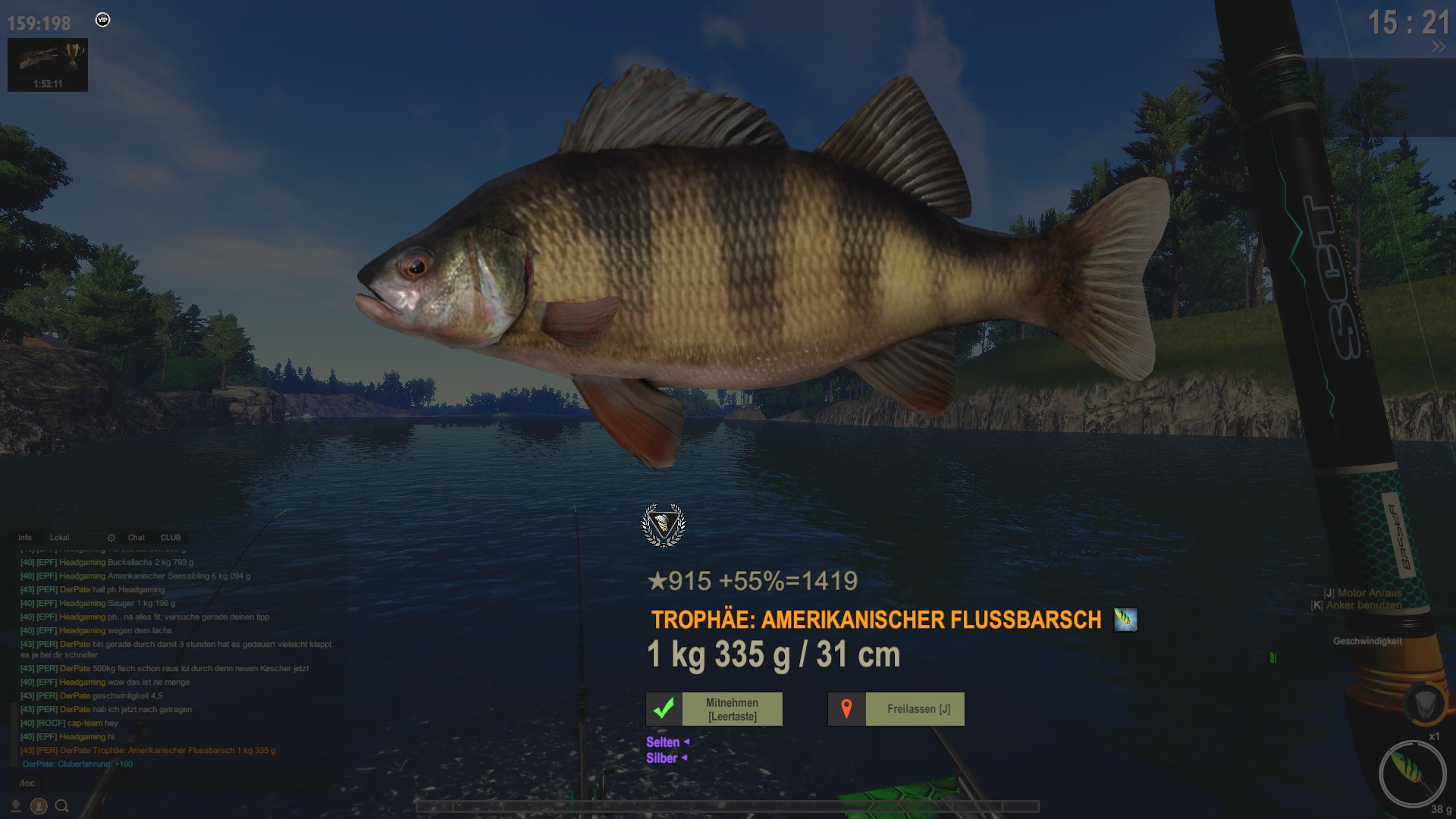
Task: Click the lure icon beside the fish name
Action: pyautogui.click(x=1125, y=620)
